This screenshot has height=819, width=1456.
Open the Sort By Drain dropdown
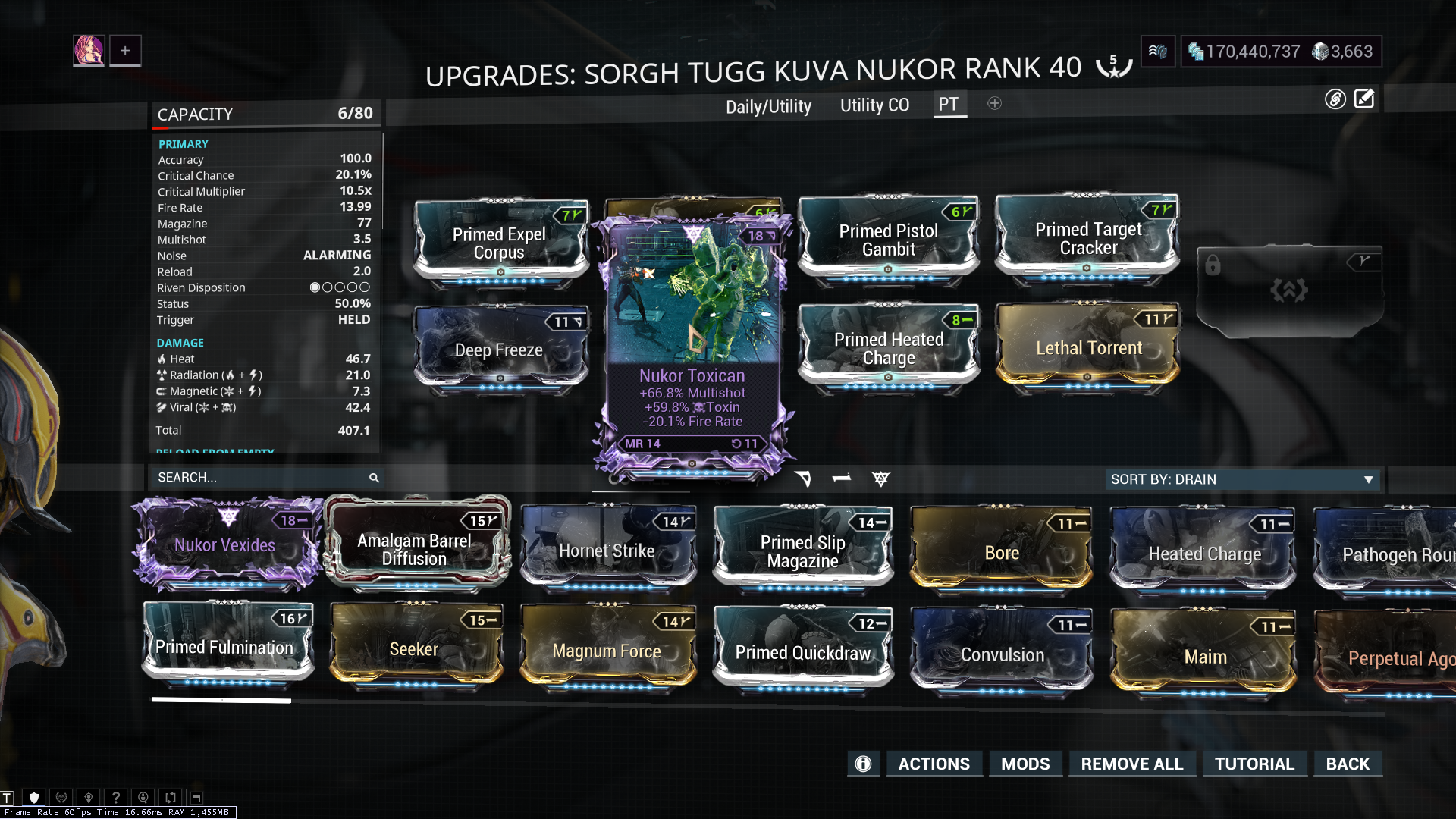pos(1242,479)
